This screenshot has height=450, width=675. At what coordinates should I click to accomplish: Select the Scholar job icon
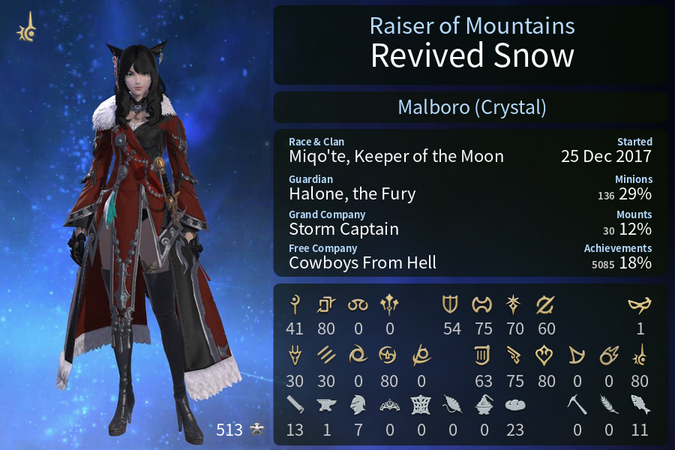click(x=327, y=305)
